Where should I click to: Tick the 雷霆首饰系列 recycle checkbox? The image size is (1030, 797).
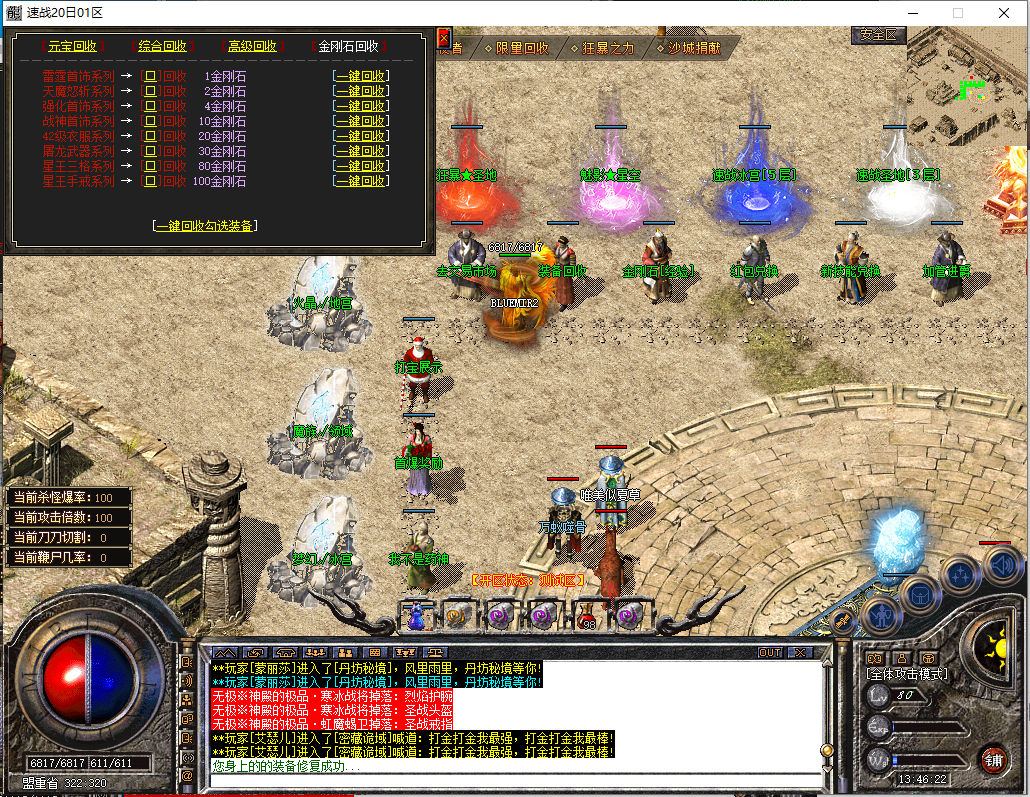(x=151, y=76)
